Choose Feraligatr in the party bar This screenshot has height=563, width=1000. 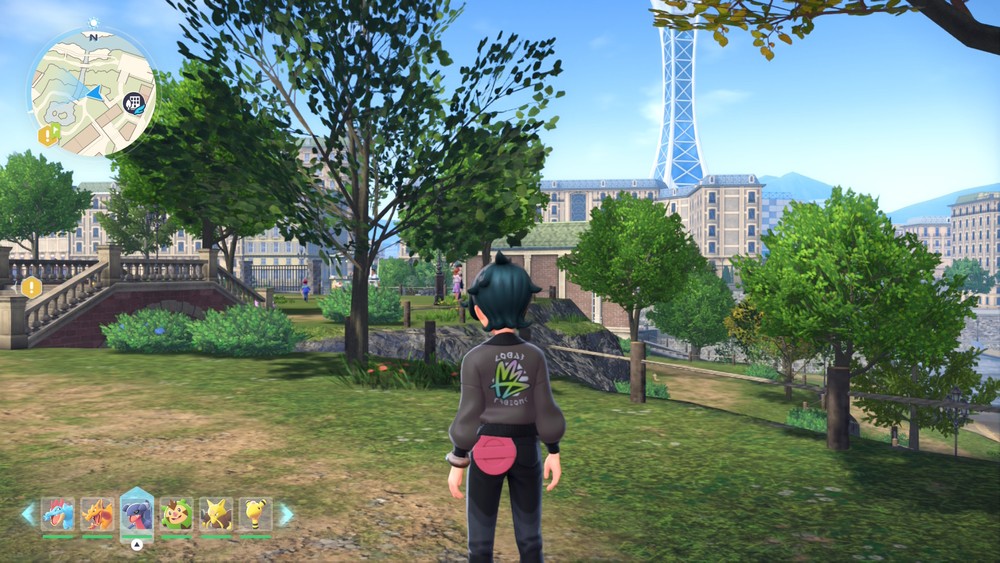tap(58, 514)
